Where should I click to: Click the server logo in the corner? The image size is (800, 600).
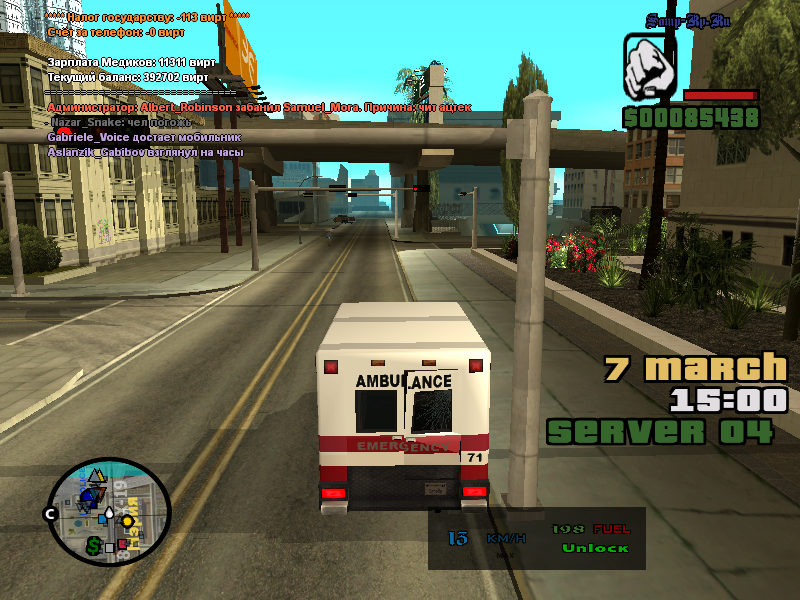coord(687,18)
